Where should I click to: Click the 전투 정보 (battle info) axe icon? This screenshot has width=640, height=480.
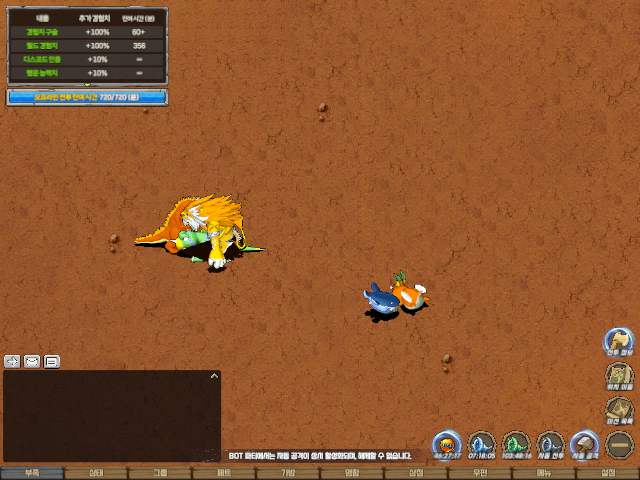[619, 341]
